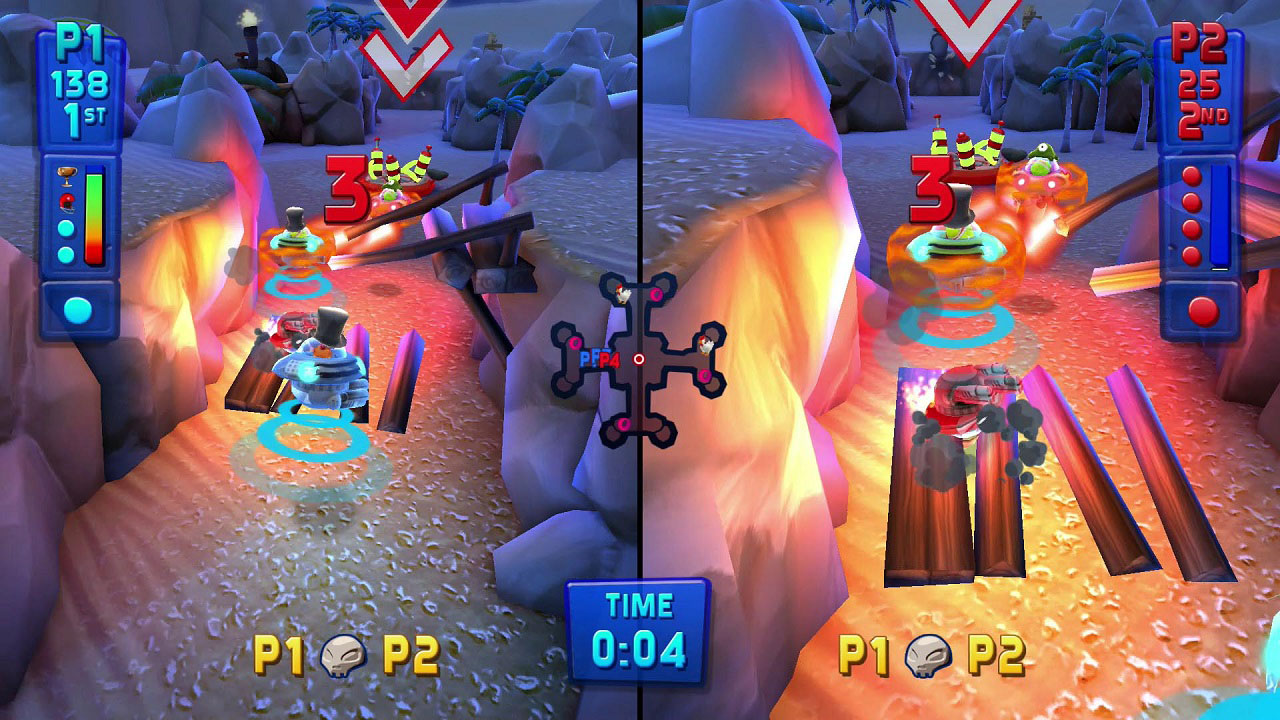Viewport: 1280px width, 720px height.
Task: Click the red center marker on the minimap
Action: [x=639, y=359]
